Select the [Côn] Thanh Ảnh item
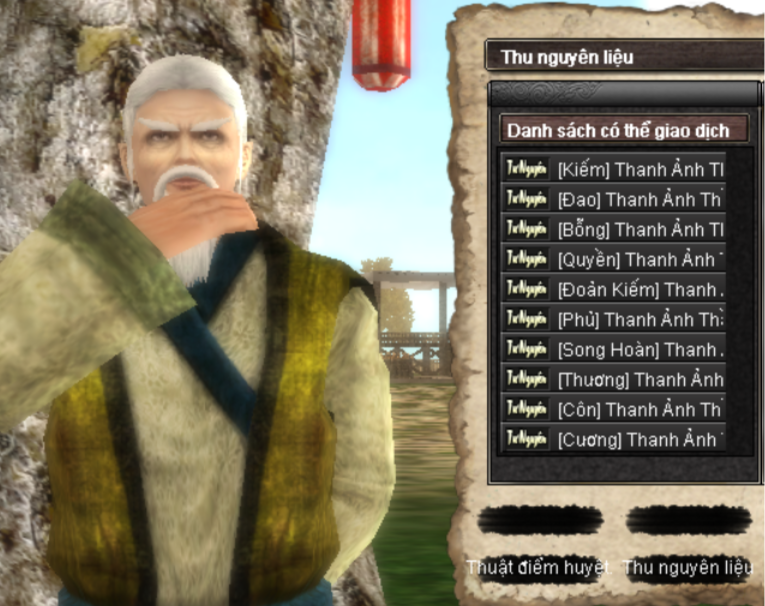The width and height of the screenshot is (765, 606). coord(613,409)
